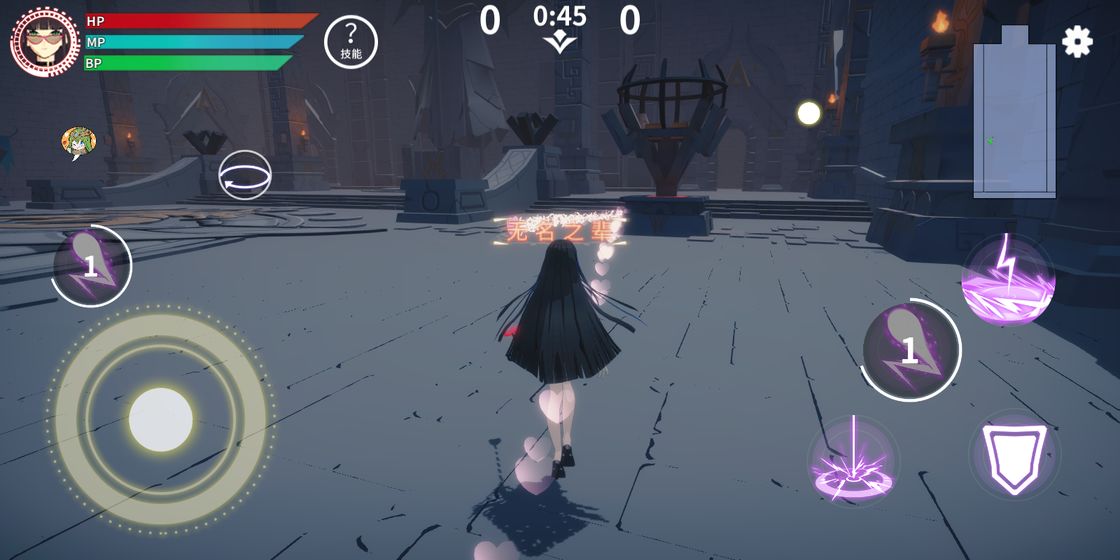Image resolution: width=1120 pixels, height=560 pixels.
Task: Open the 技能 skill help button
Action: tap(351, 42)
